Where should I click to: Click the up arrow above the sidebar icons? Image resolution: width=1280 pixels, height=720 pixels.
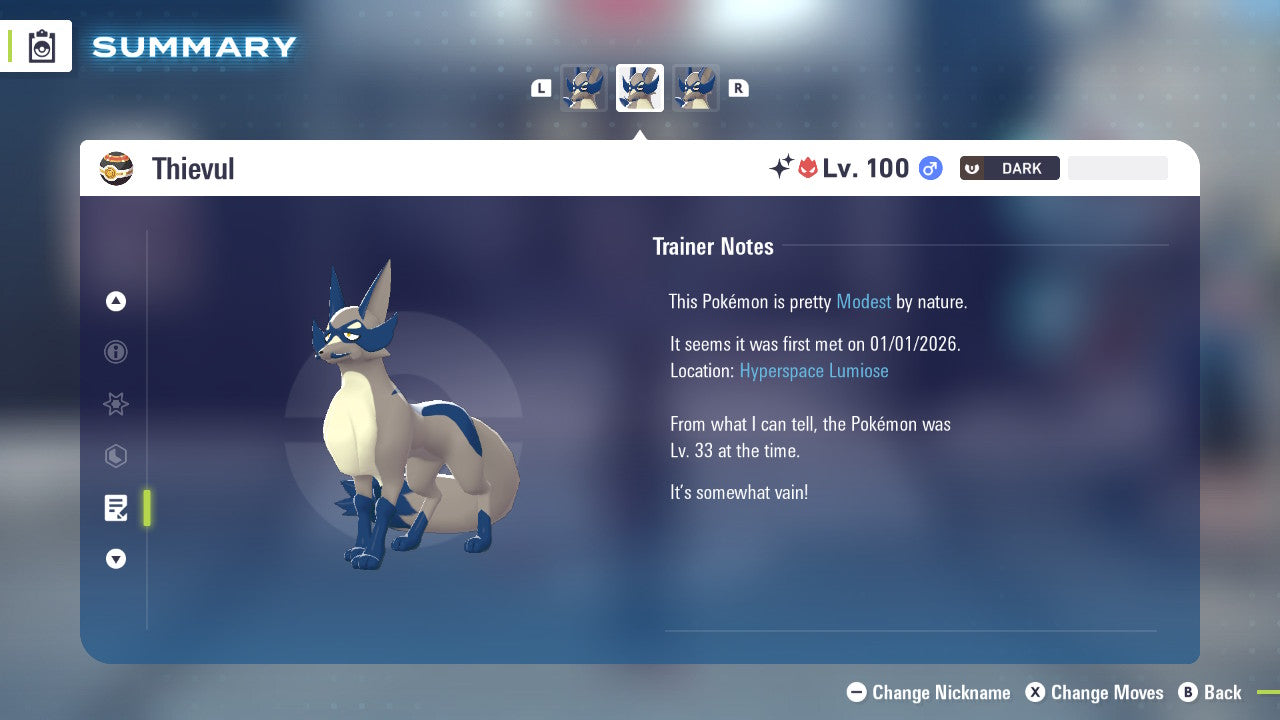click(115, 301)
